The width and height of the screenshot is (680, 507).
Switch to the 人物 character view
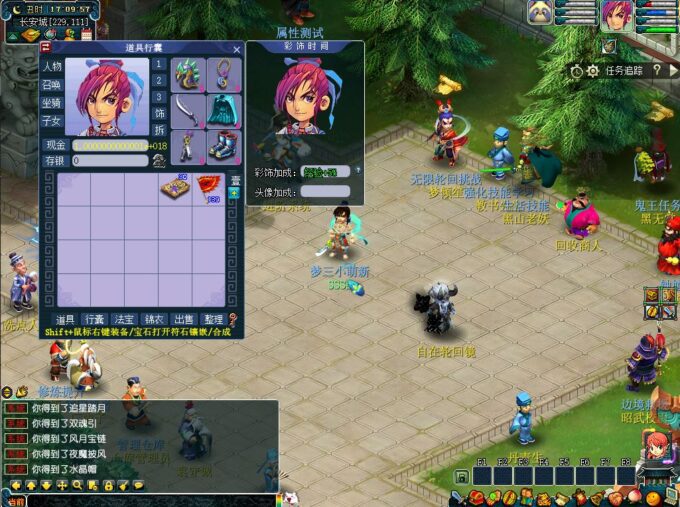coord(52,66)
